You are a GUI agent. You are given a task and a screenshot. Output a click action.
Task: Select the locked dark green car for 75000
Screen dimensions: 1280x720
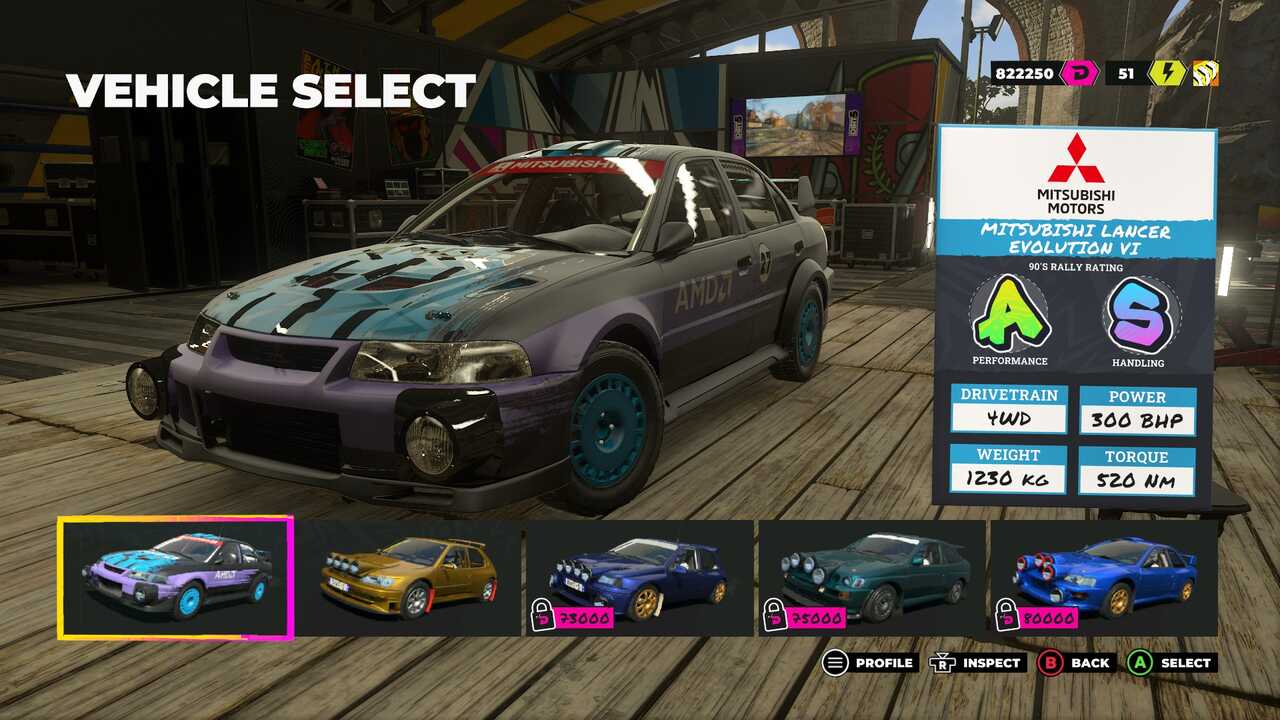coord(872,578)
